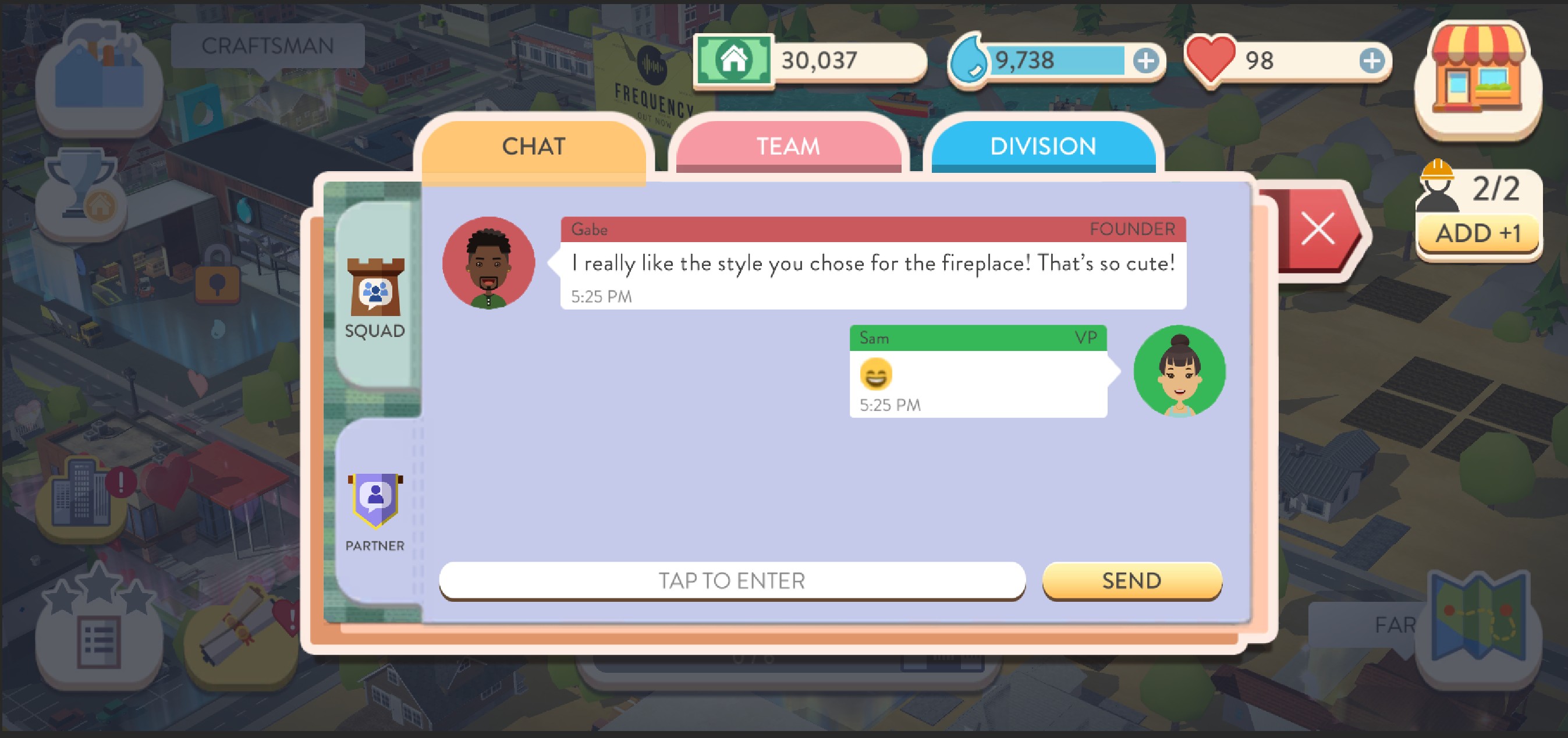
Task: Close the chat panel with red X
Action: click(1318, 229)
